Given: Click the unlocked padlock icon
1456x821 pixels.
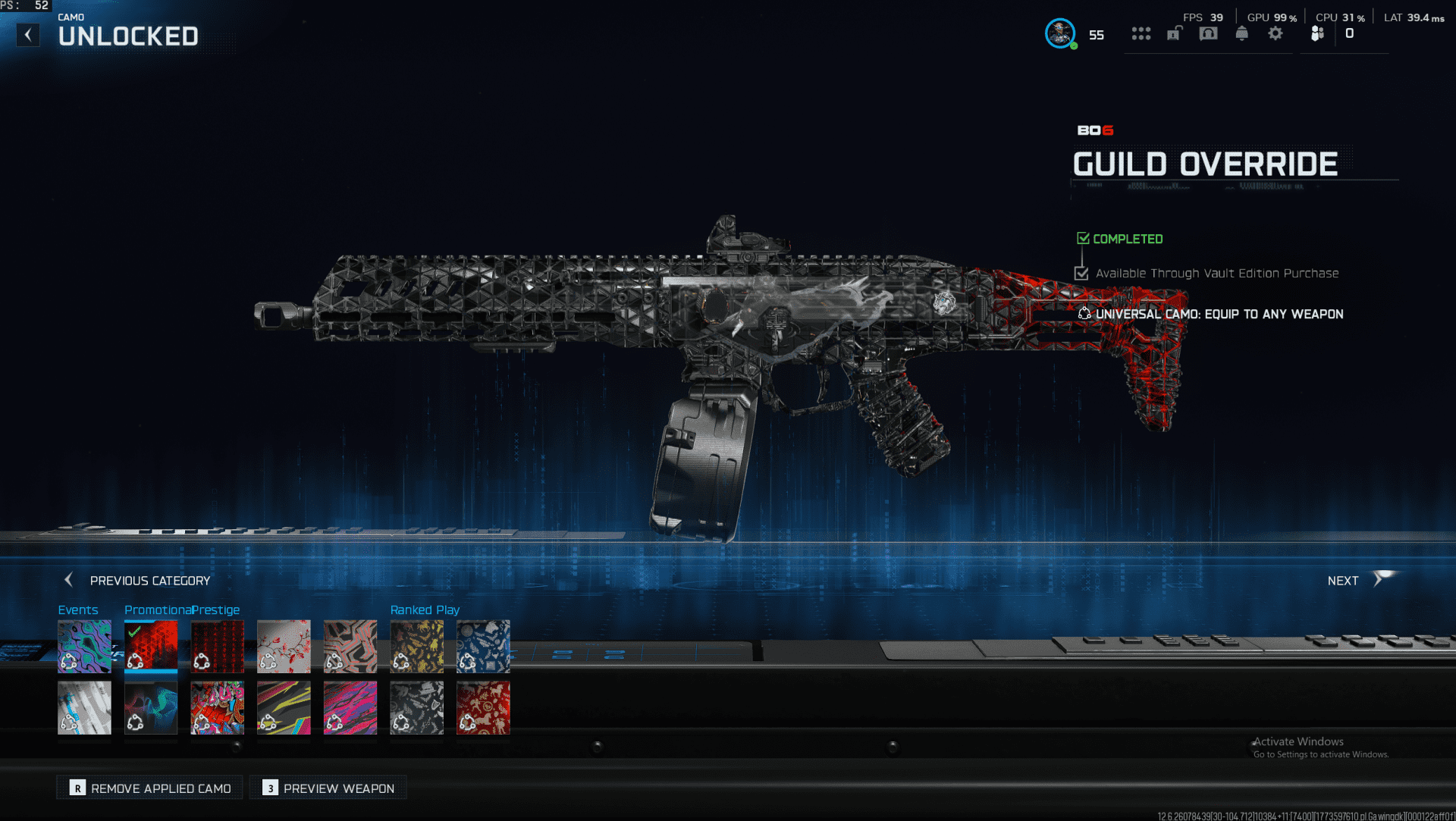Looking at the screenshot, I should pyautogui.click(x=1174, y=33).
